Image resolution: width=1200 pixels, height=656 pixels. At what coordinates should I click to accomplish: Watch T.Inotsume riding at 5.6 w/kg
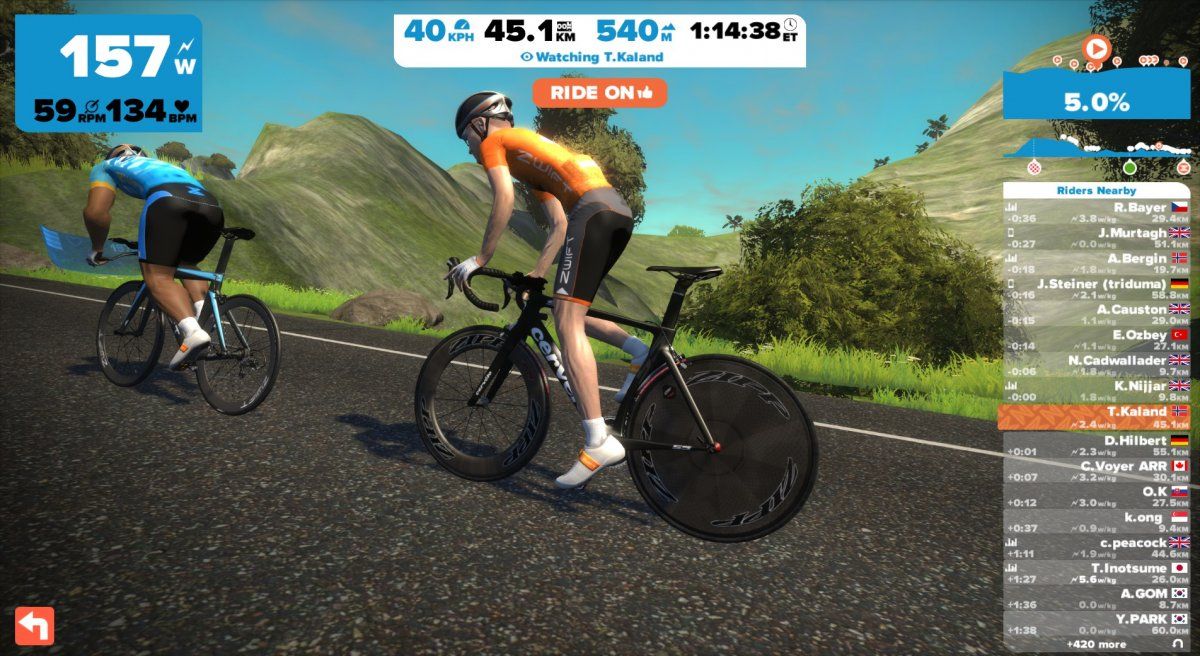[x=1096, y=573]
